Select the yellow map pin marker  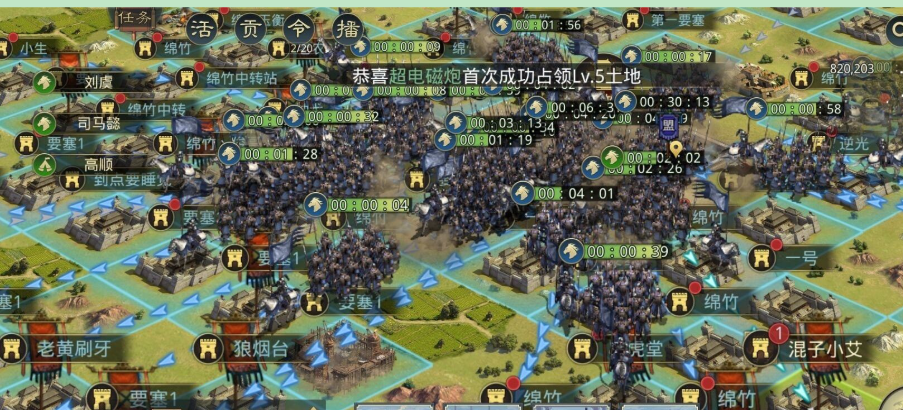coord(676,149)
